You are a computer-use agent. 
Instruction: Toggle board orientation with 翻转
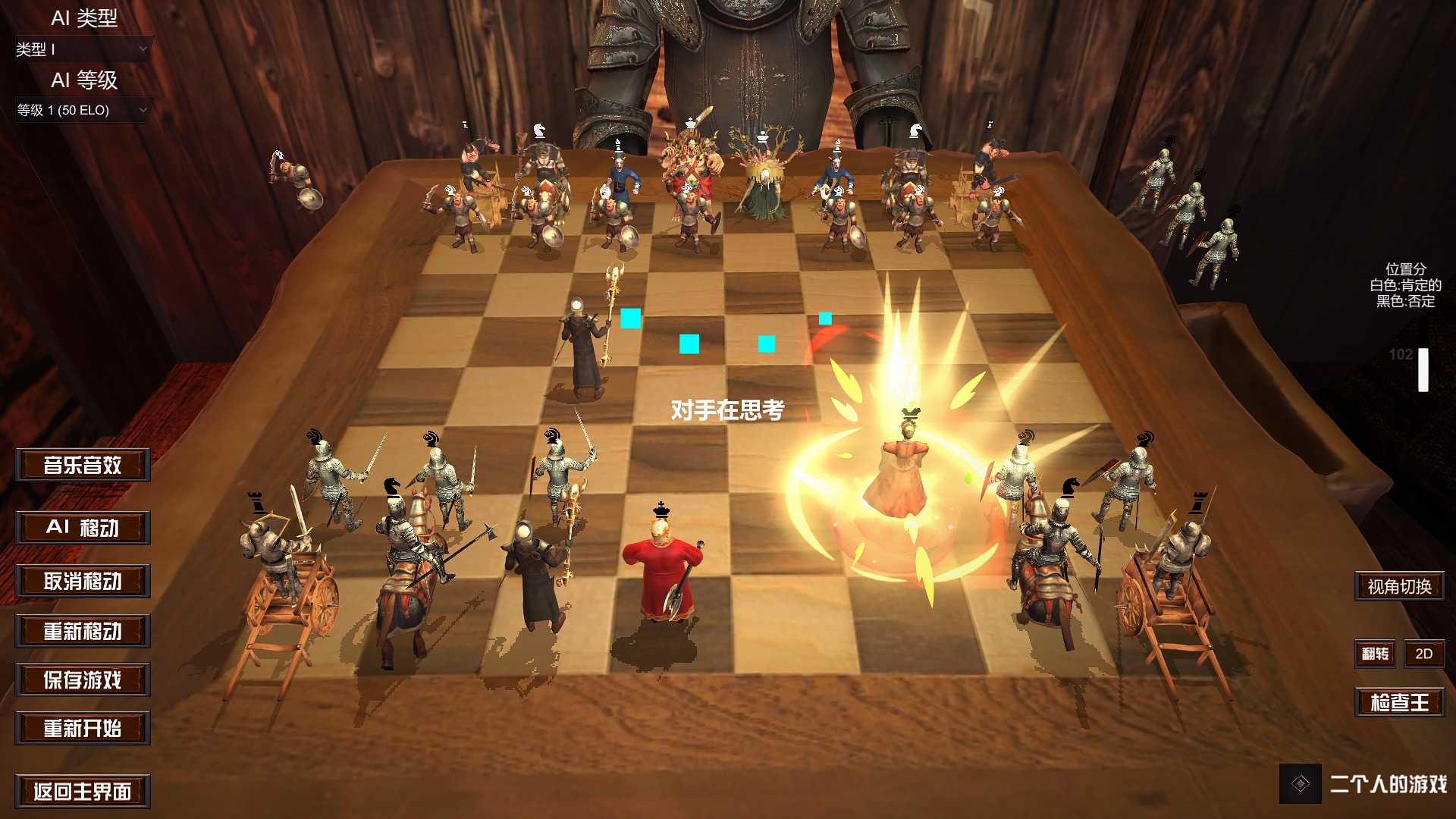pyautogui.click(x=1374, y=654)
